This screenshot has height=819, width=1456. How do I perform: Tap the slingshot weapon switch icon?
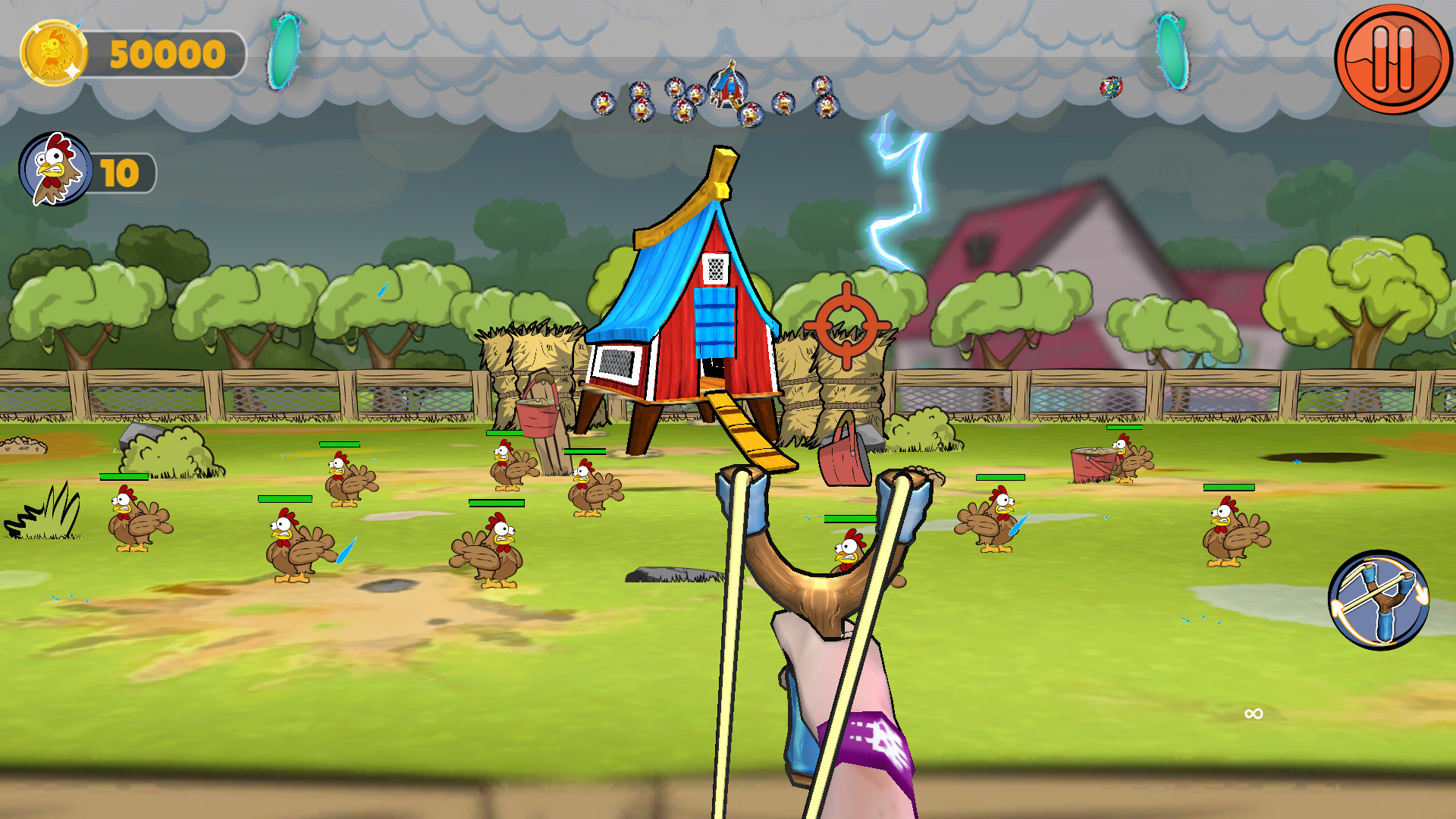1378,600
